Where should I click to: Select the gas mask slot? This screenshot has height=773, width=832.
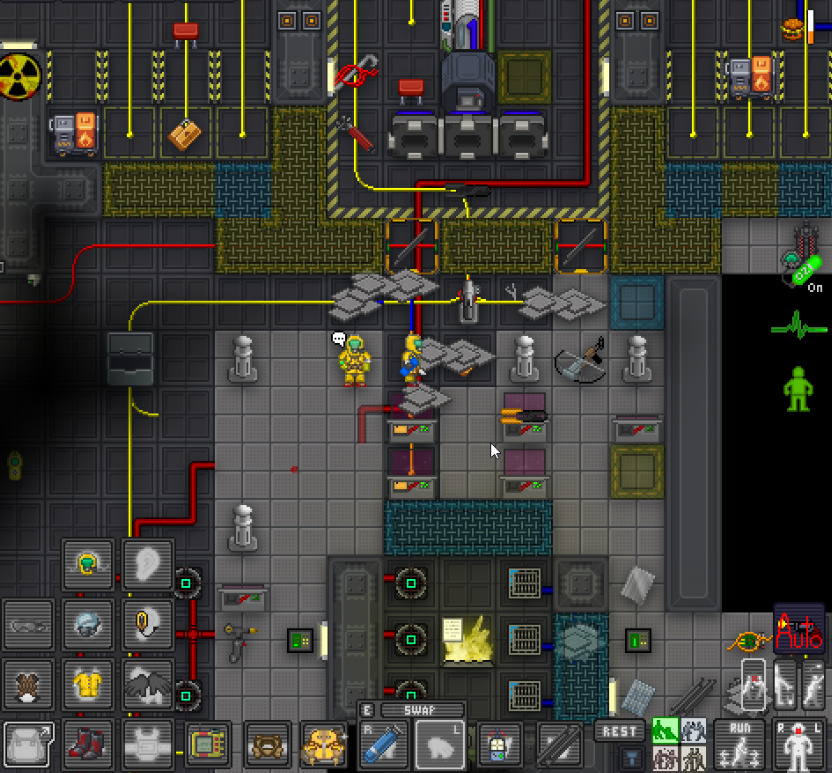click(29, 685)
